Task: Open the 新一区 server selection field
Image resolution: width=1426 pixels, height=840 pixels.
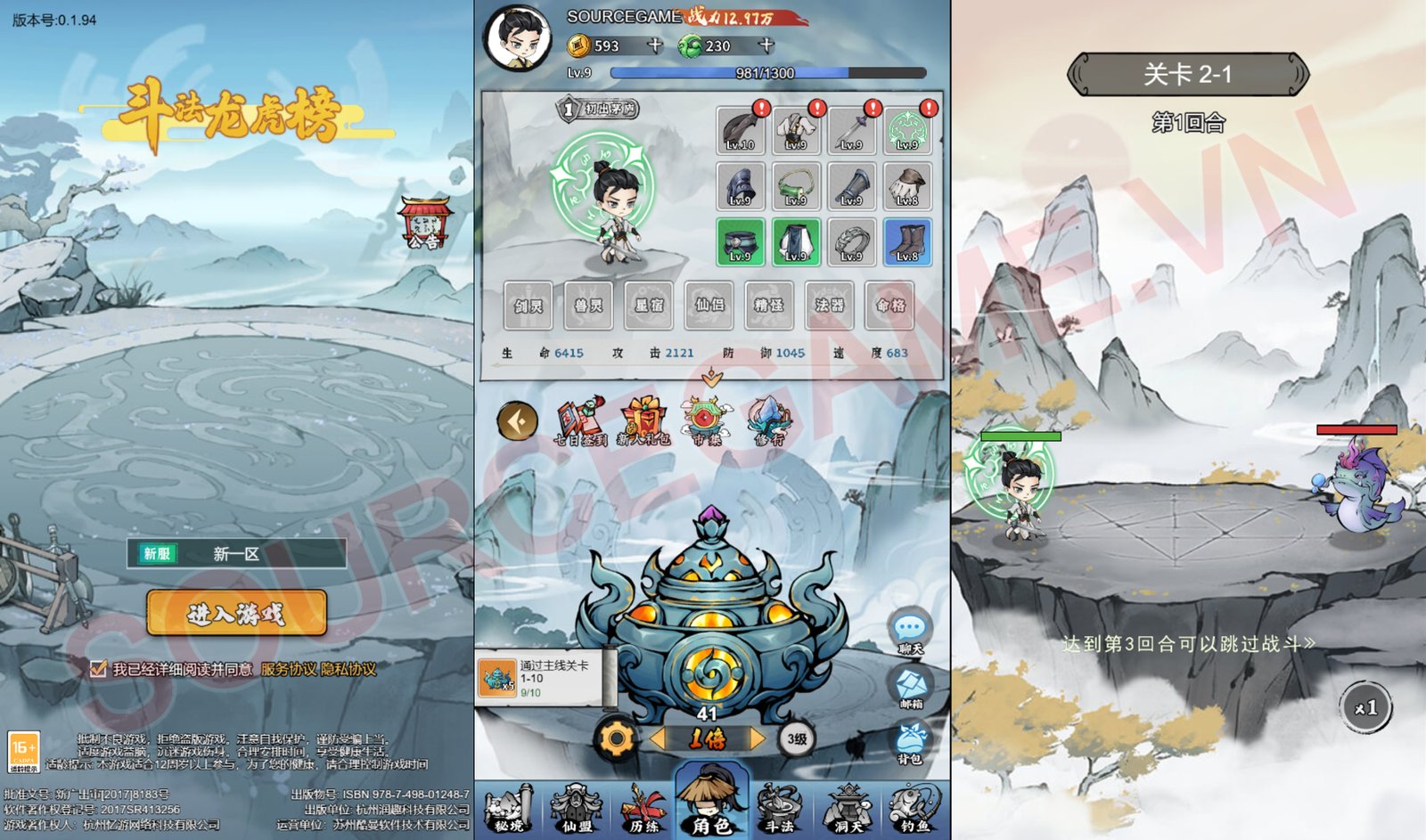Action: [236, 553]
